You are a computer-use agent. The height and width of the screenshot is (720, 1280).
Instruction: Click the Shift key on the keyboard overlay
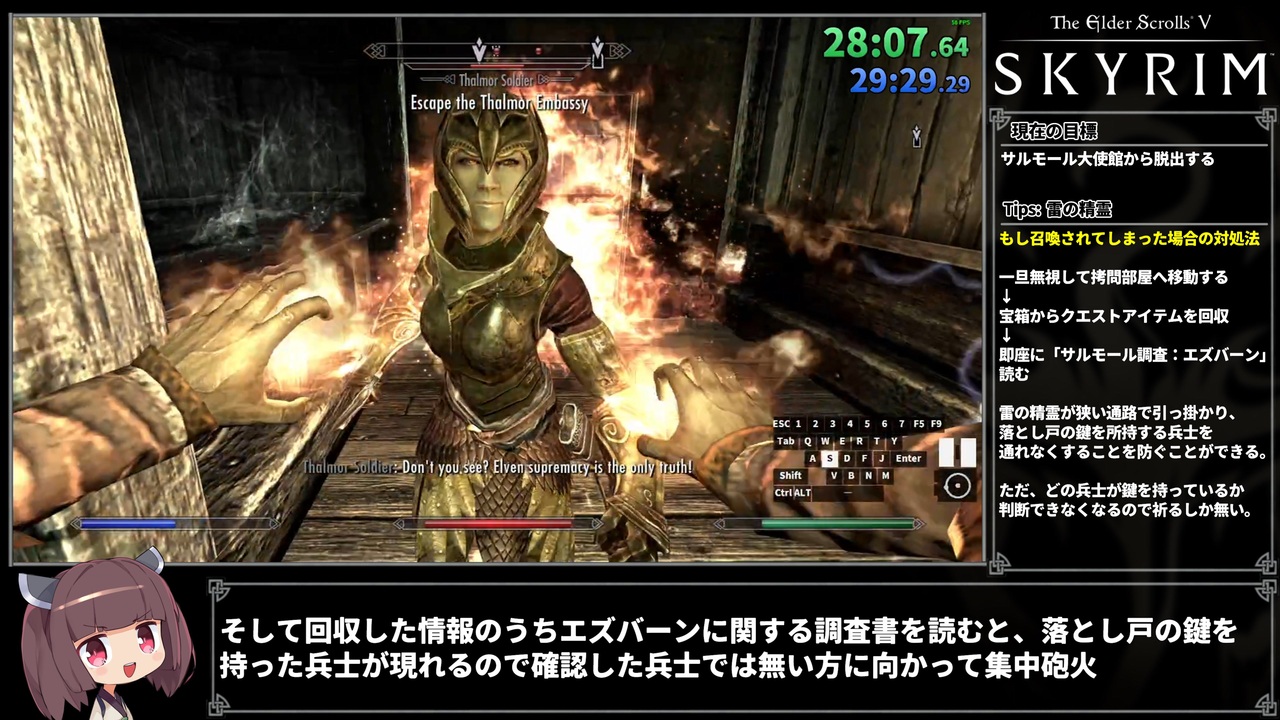pos(791,476)
